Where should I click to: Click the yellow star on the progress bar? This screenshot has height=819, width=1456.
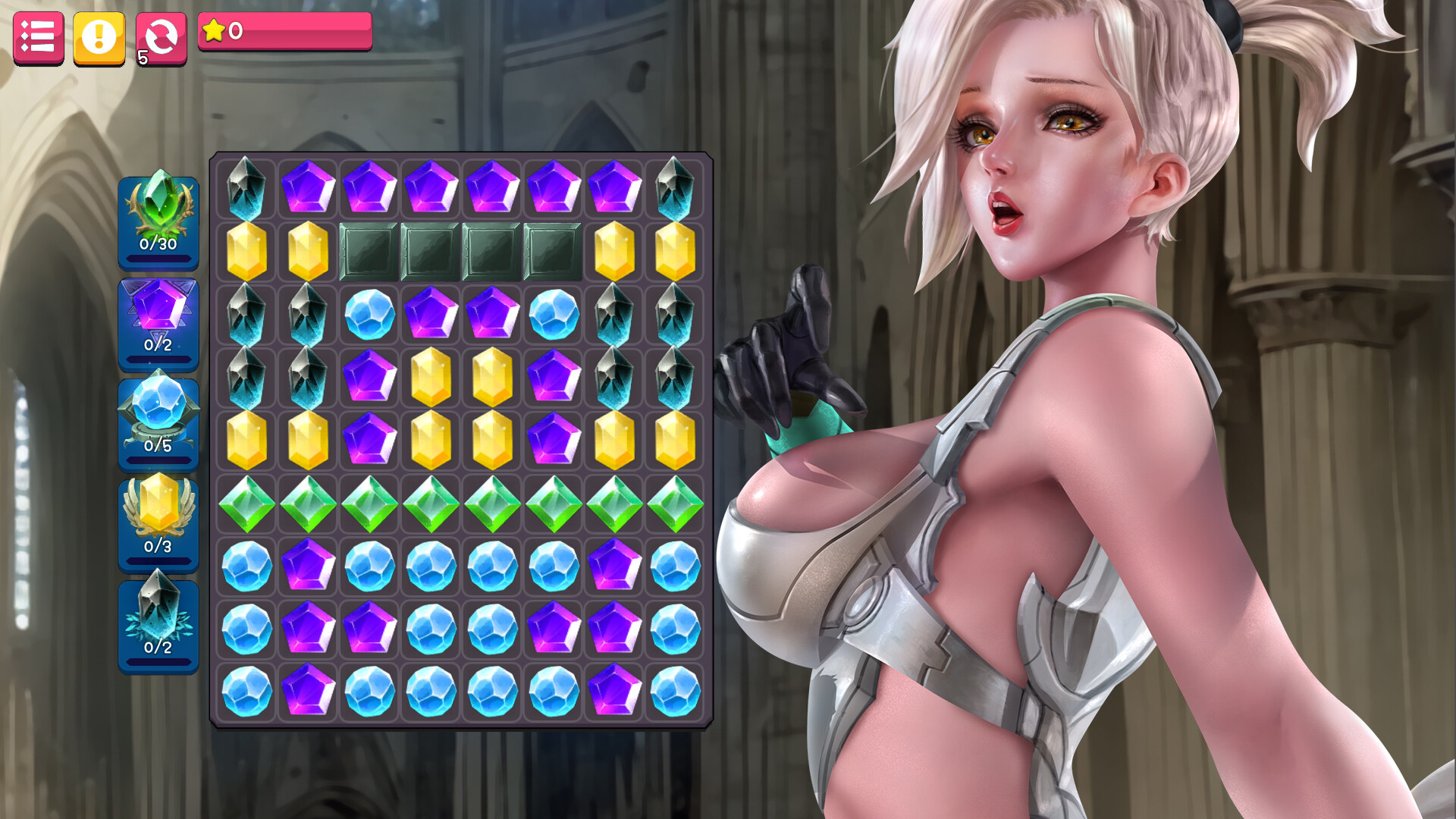pyautogui.click(x=216, y=30)
